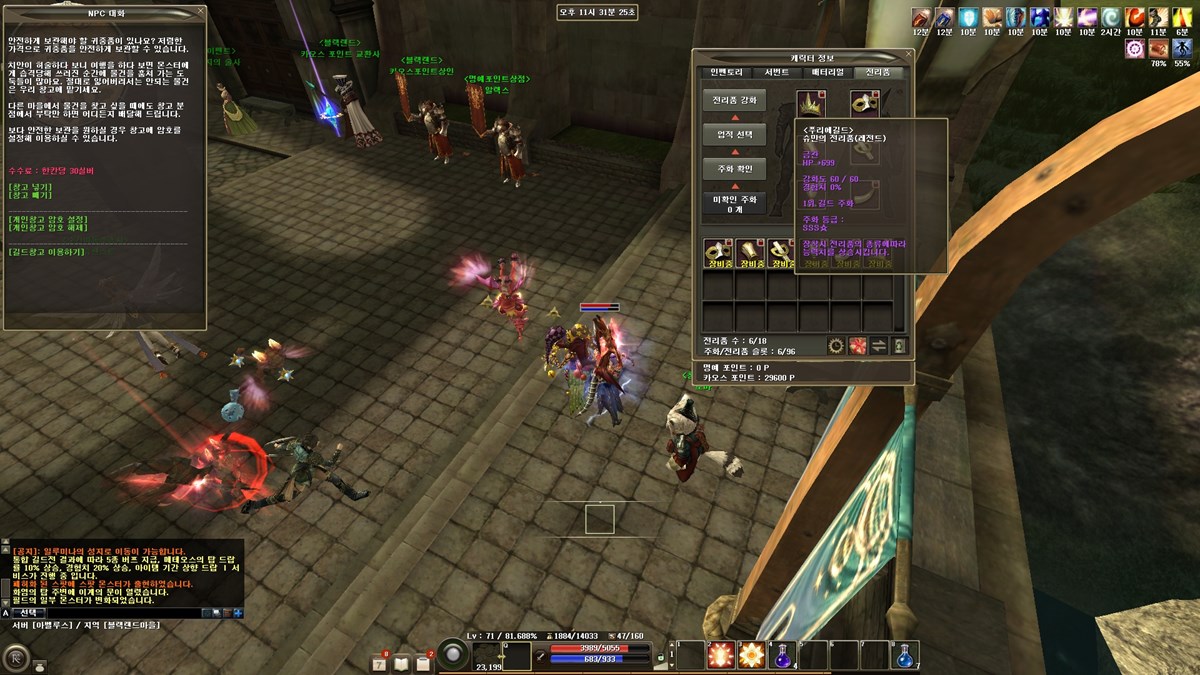Viewport: 1200px width, 675px height.
Task: Choose the 창고 빼기 withdraw option
Action: pos(28,196)
